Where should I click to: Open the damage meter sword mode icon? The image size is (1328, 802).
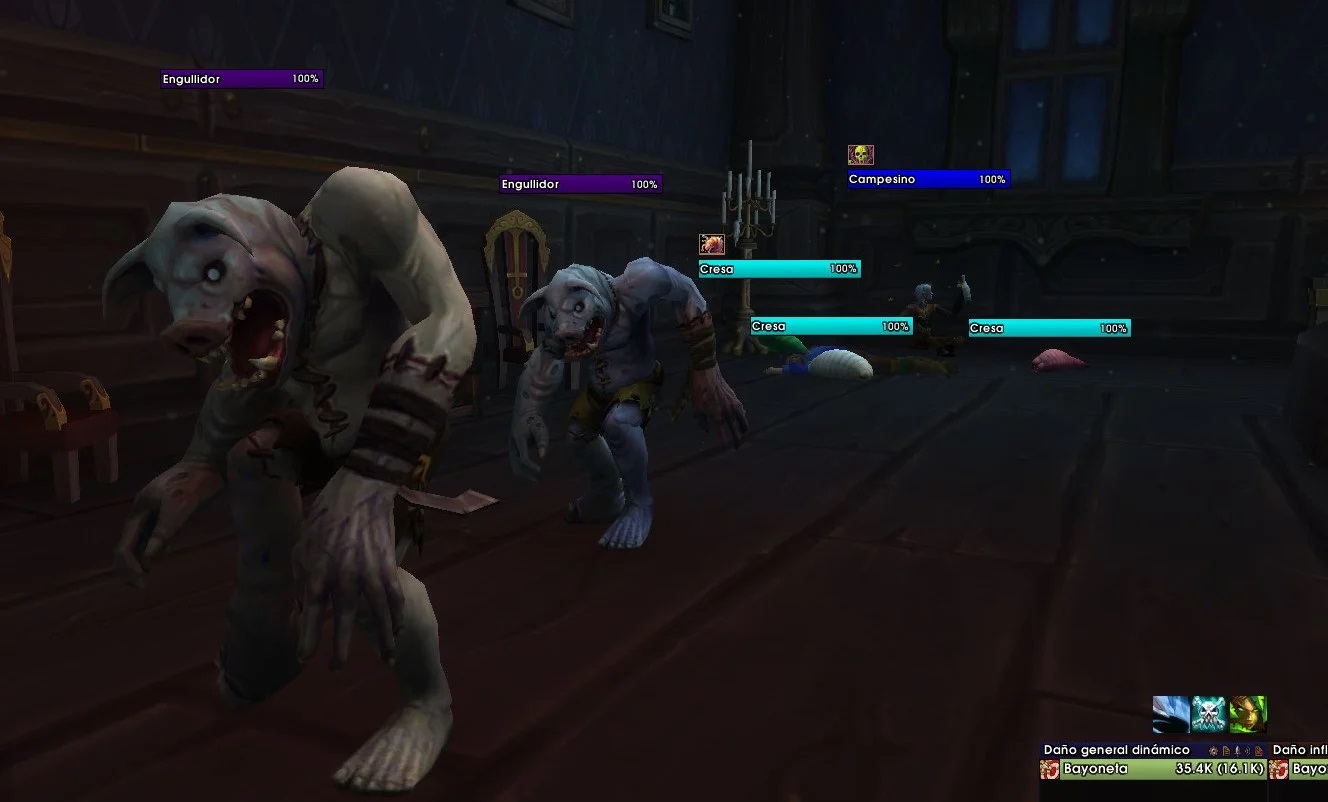point(1238,750)
